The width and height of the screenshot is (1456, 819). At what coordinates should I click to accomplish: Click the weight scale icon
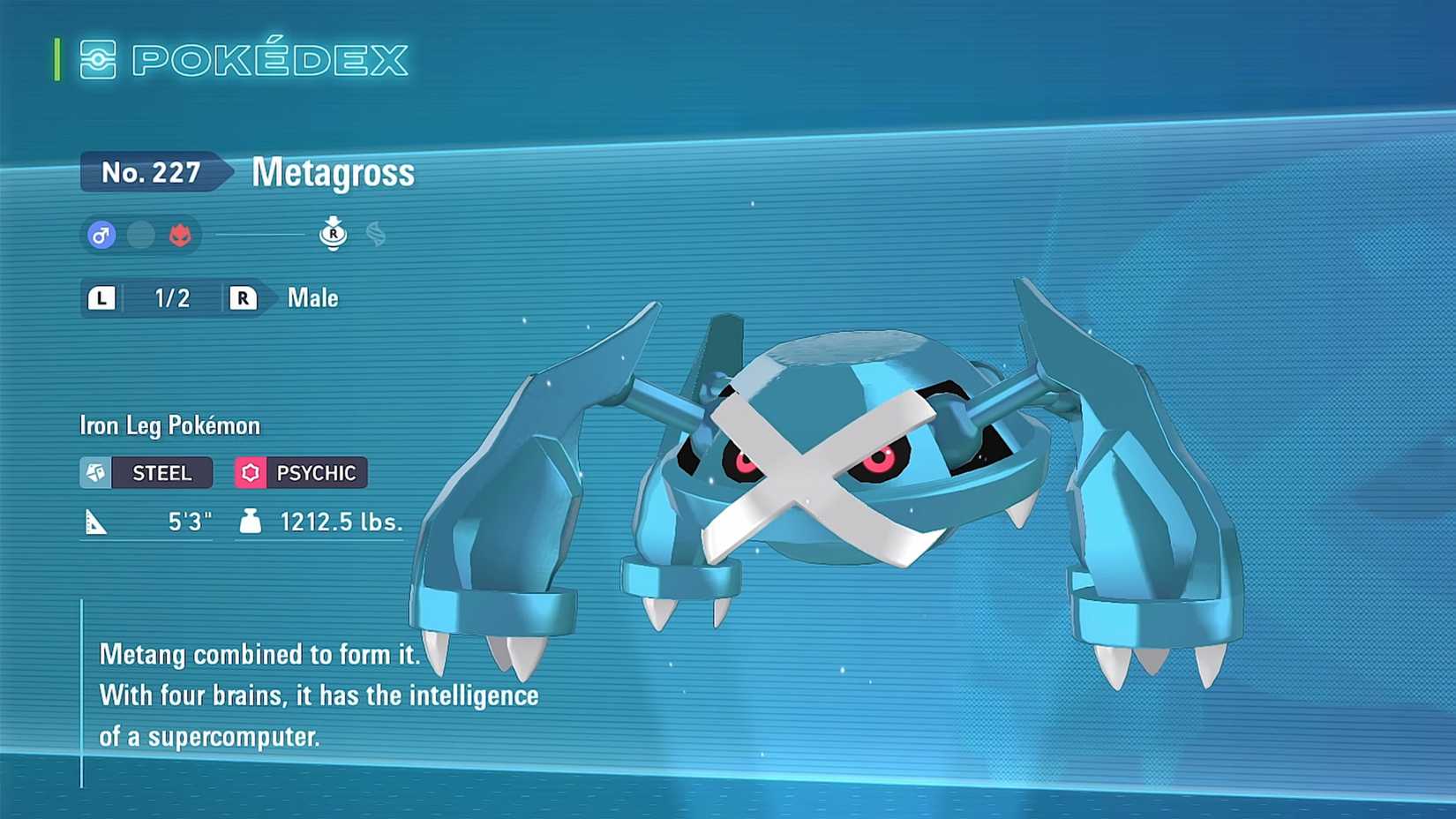(x=253, y=521)
